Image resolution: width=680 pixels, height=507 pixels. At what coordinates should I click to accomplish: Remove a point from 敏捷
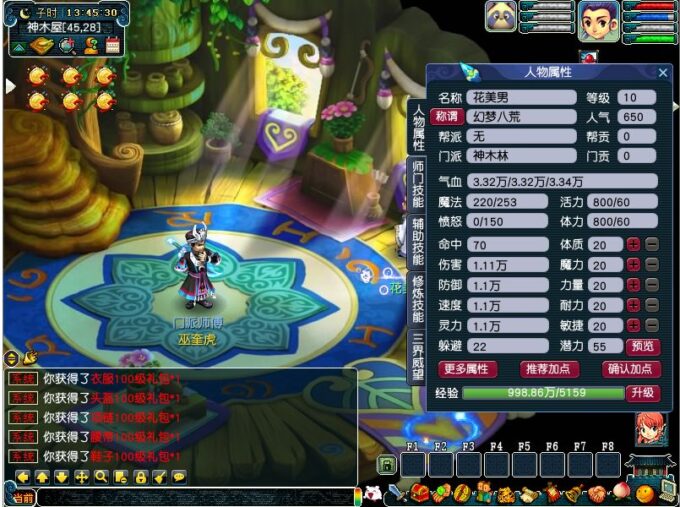[x=651, y=325]
